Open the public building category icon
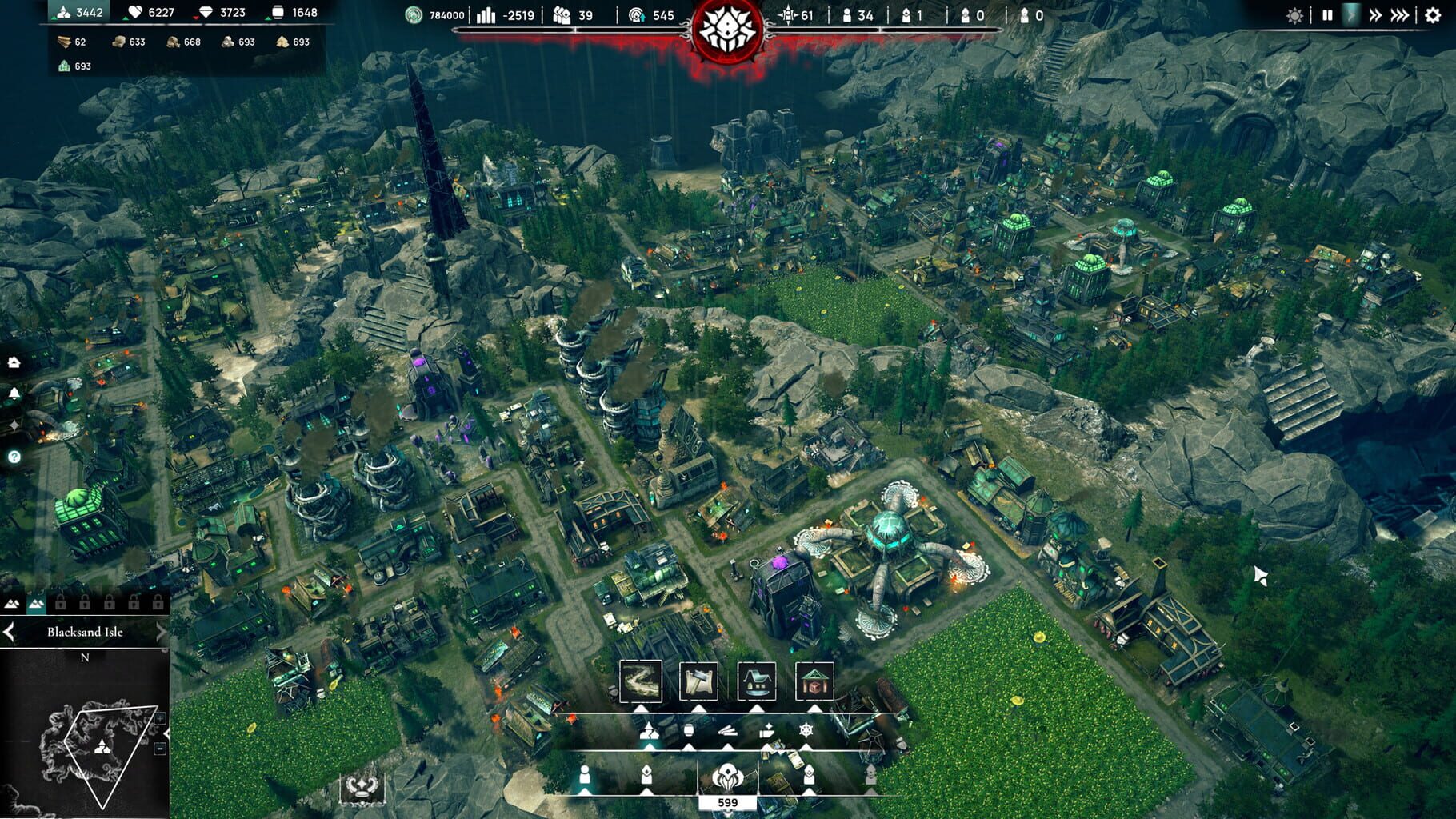Image resolution: width=1456 pixels, height=819 pixels. (814, 681)
